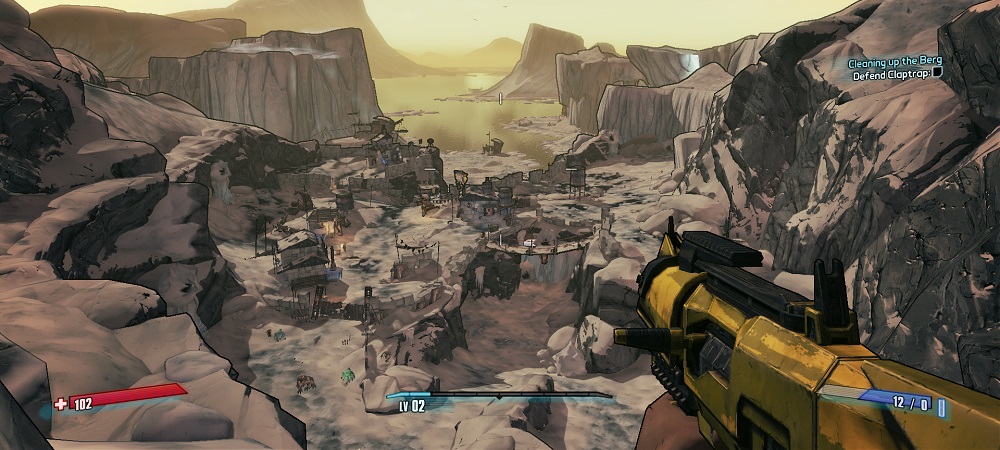Tick the Defend Claptrap objective checkbox
Viewport: 1000px width, 450px height.
point(938,74)
